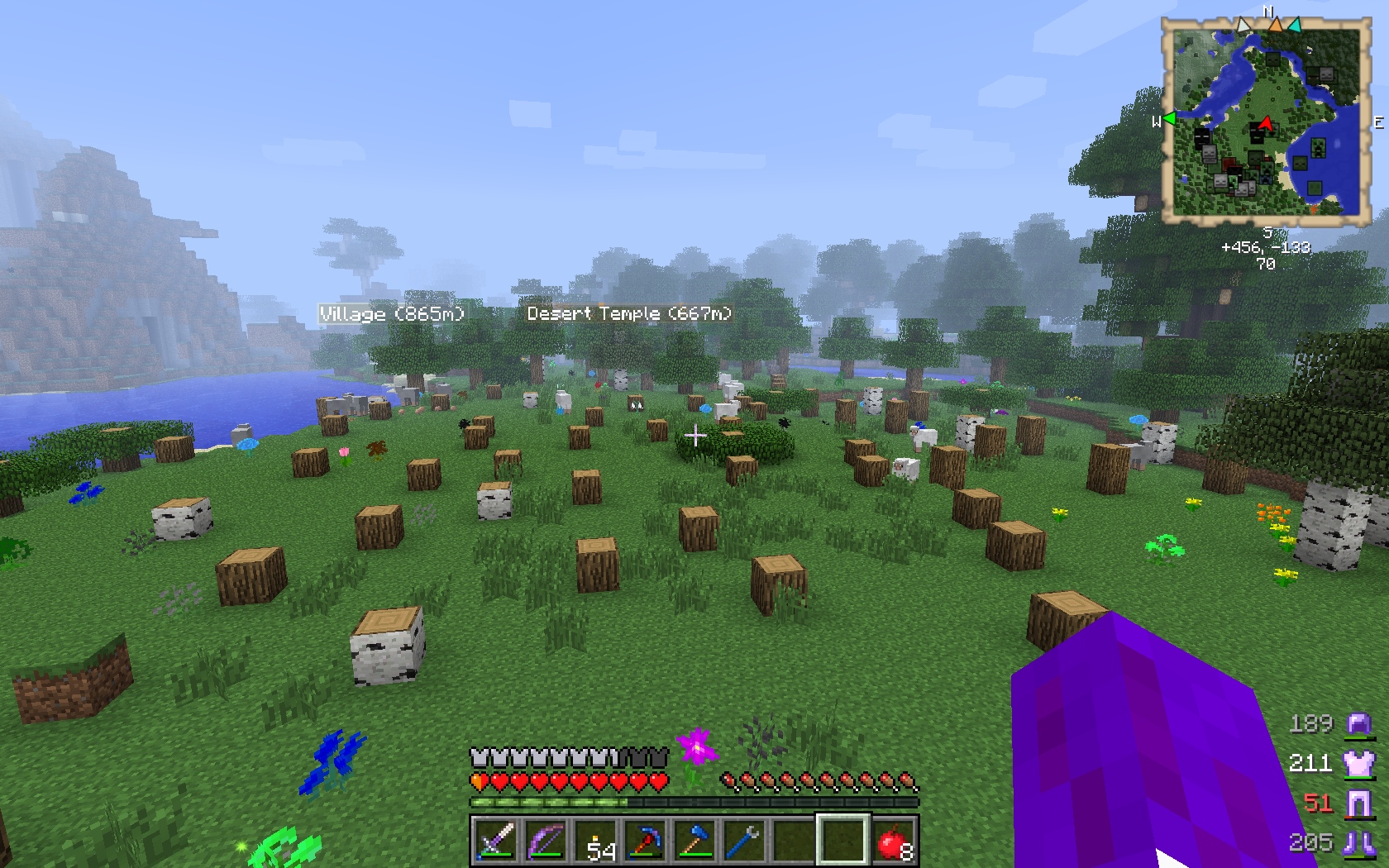Click the helmet armor status icon

[1358, 724]
